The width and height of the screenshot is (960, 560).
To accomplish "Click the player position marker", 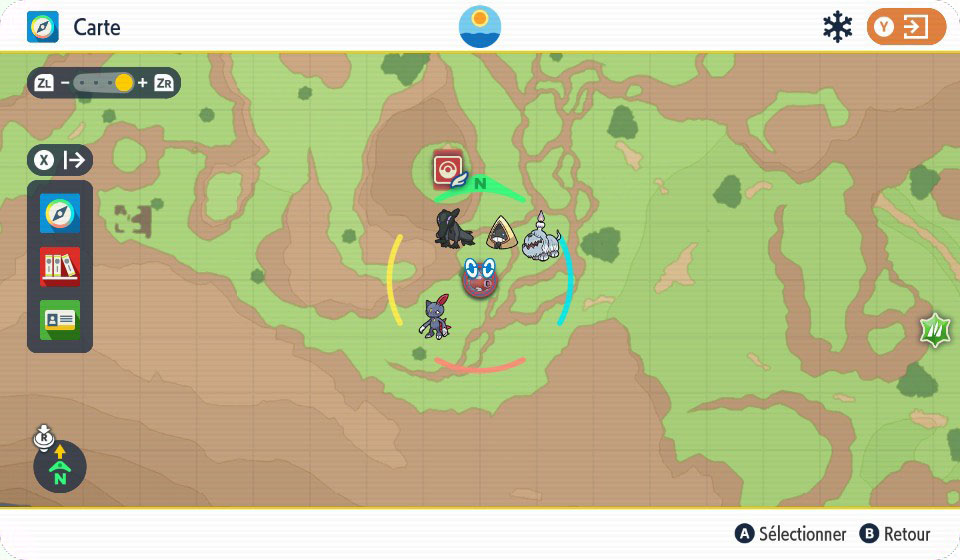I will click(480, 278).
